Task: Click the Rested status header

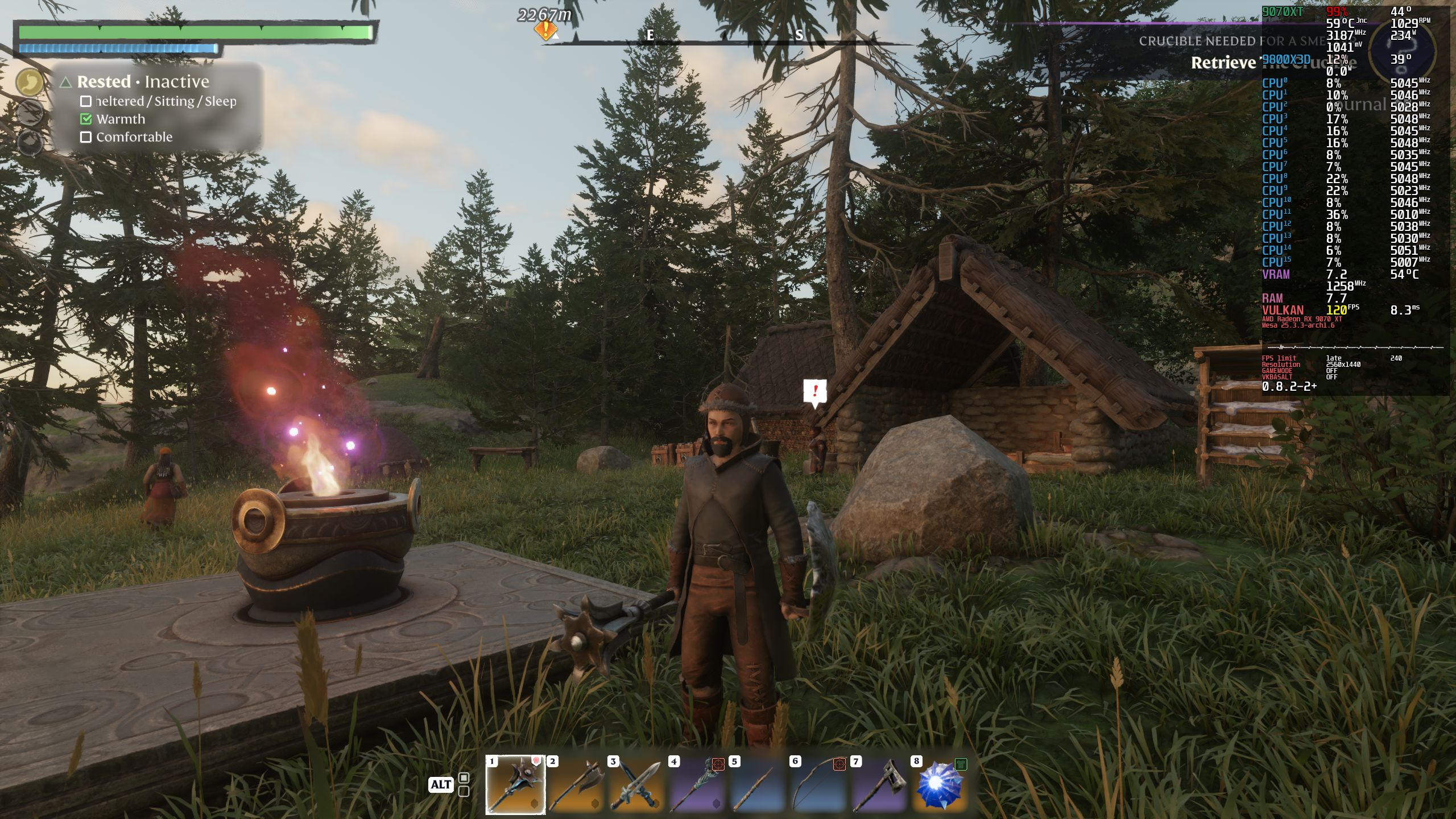Action: 104,82
